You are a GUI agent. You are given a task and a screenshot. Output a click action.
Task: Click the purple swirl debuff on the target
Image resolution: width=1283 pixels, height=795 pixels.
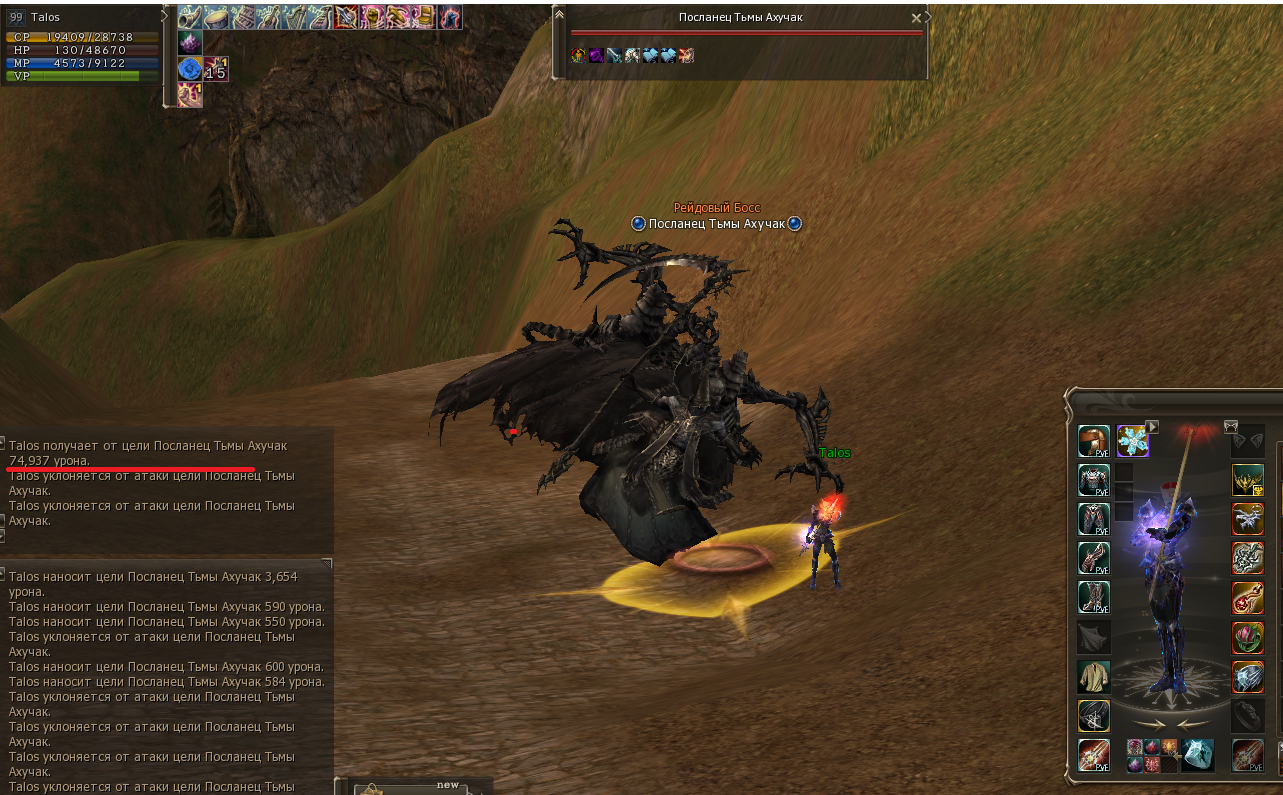596,56
